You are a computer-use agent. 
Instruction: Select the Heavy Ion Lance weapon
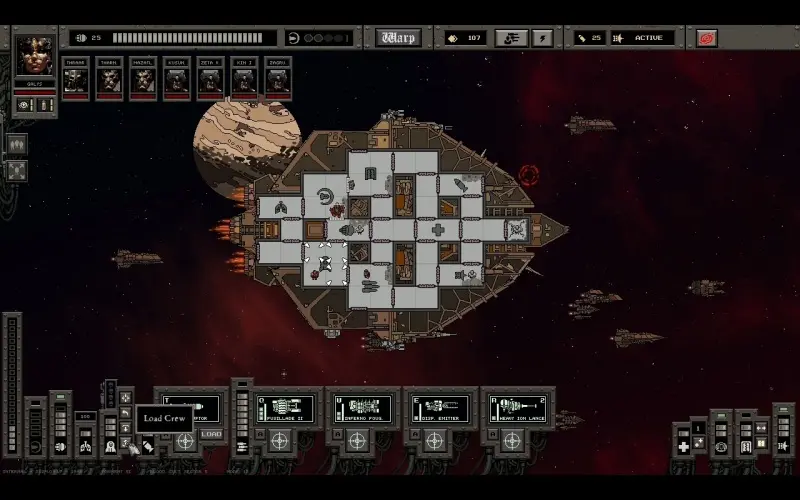(517, 408)
